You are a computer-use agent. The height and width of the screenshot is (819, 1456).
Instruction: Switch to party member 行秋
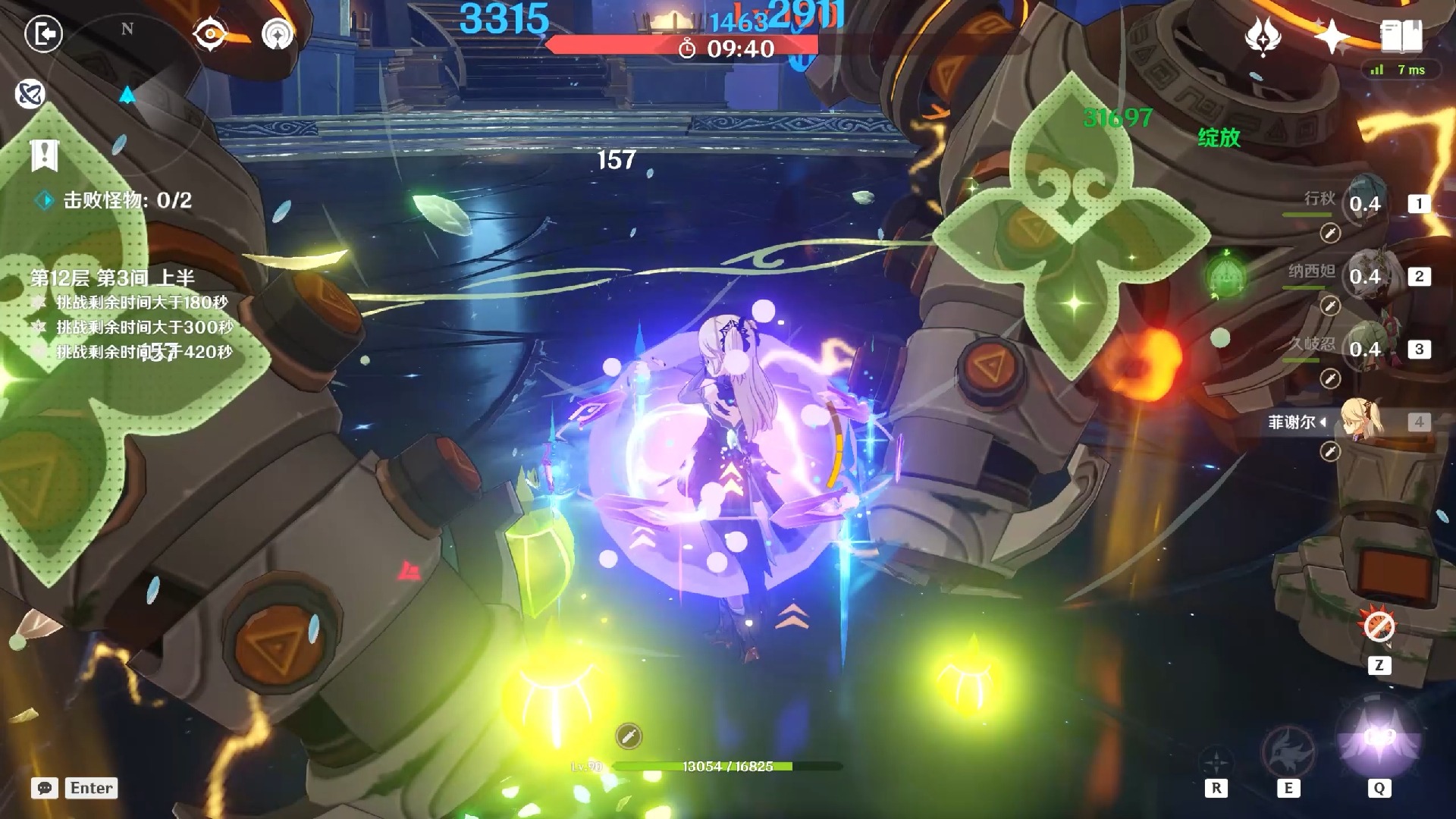pyautogui.click(x=1365, y=203)
